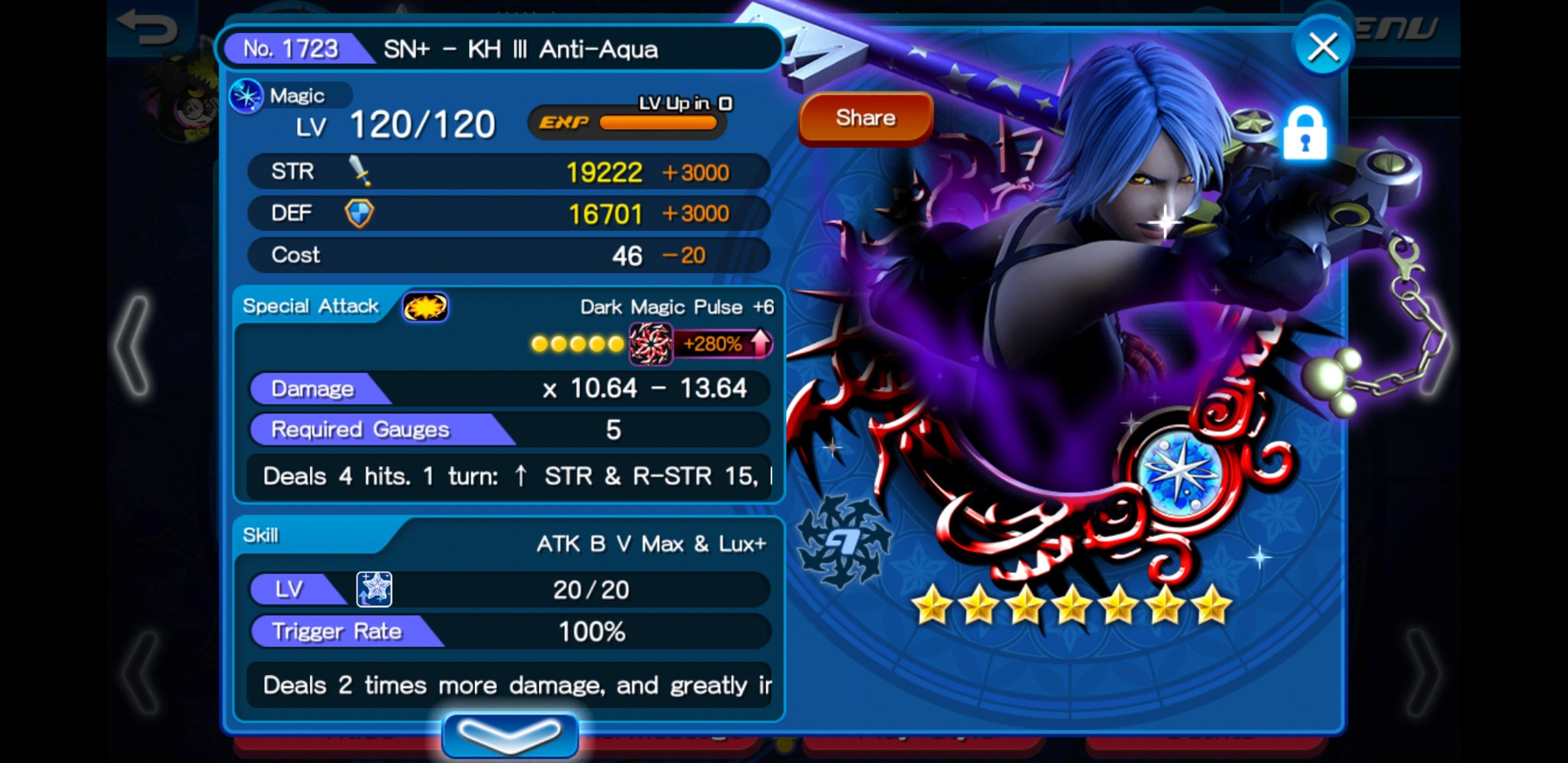Image resolution: width=1568 pixels, height=763 pixels.
Task: Return using the back arrow
Action: coord(147,28)
